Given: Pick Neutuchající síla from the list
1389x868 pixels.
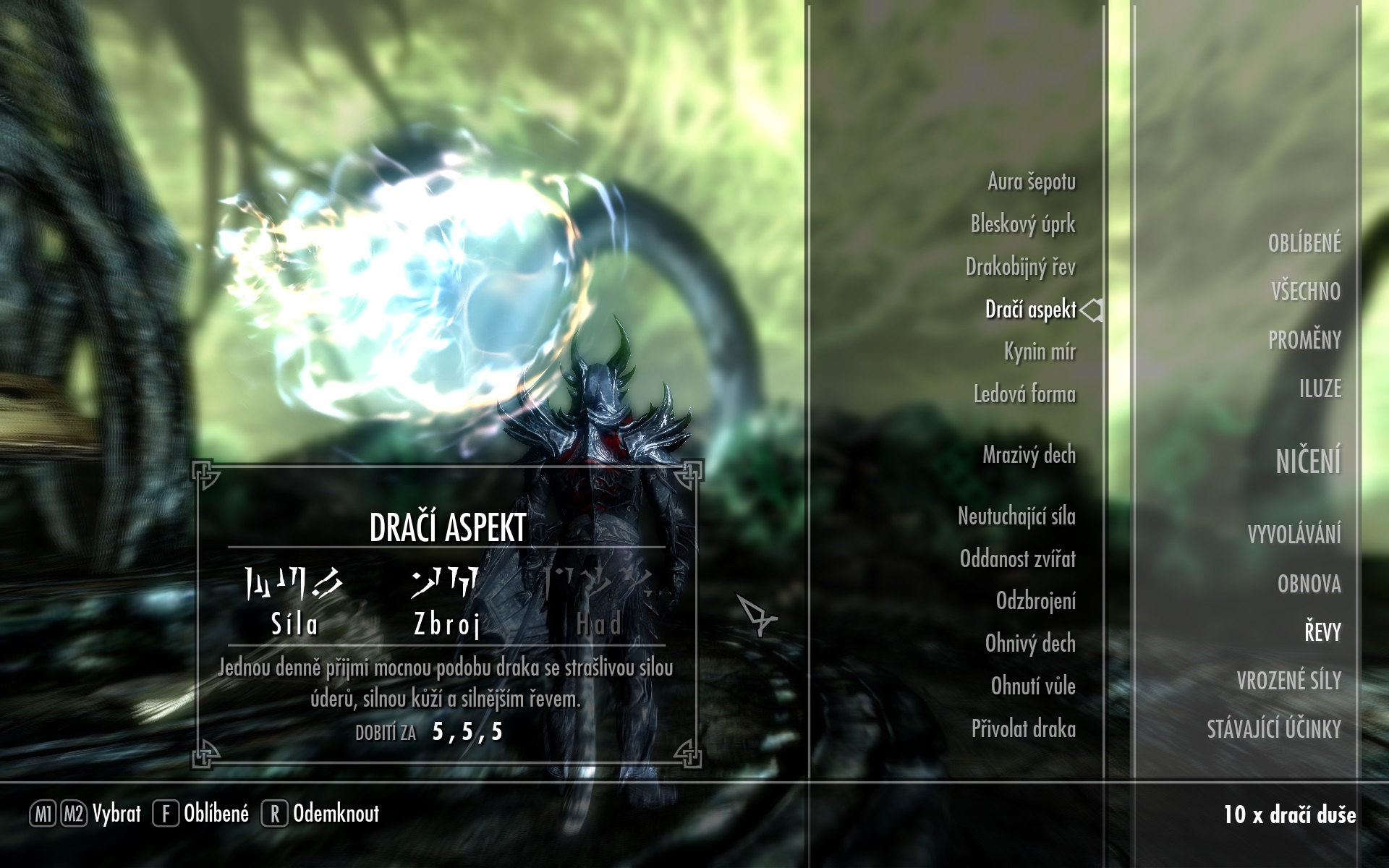Looking at the screenshot, I should 1016,516.
